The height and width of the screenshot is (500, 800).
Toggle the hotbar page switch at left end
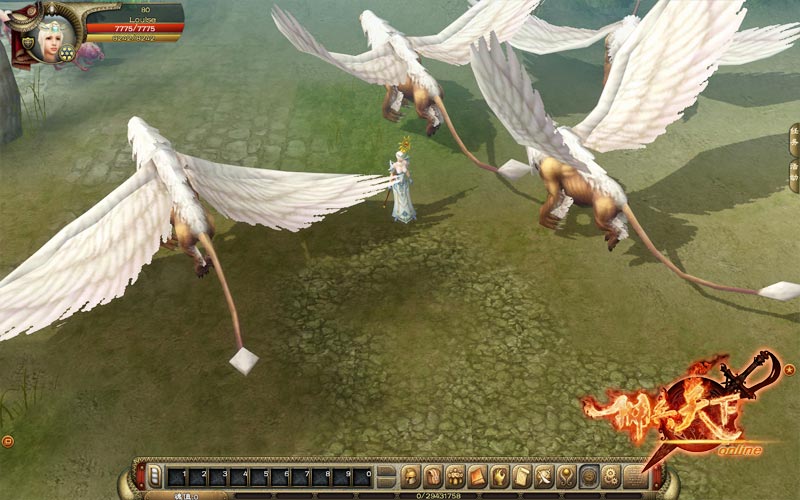point(154,477)
